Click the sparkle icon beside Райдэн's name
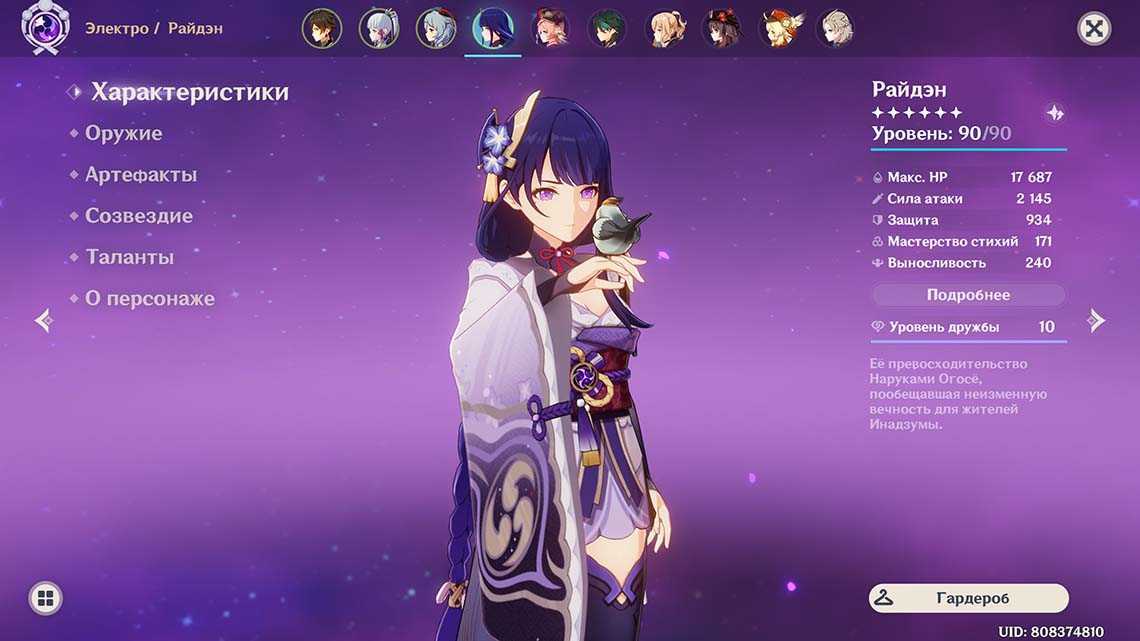Screen dimensions: 1140x641 1054,113
